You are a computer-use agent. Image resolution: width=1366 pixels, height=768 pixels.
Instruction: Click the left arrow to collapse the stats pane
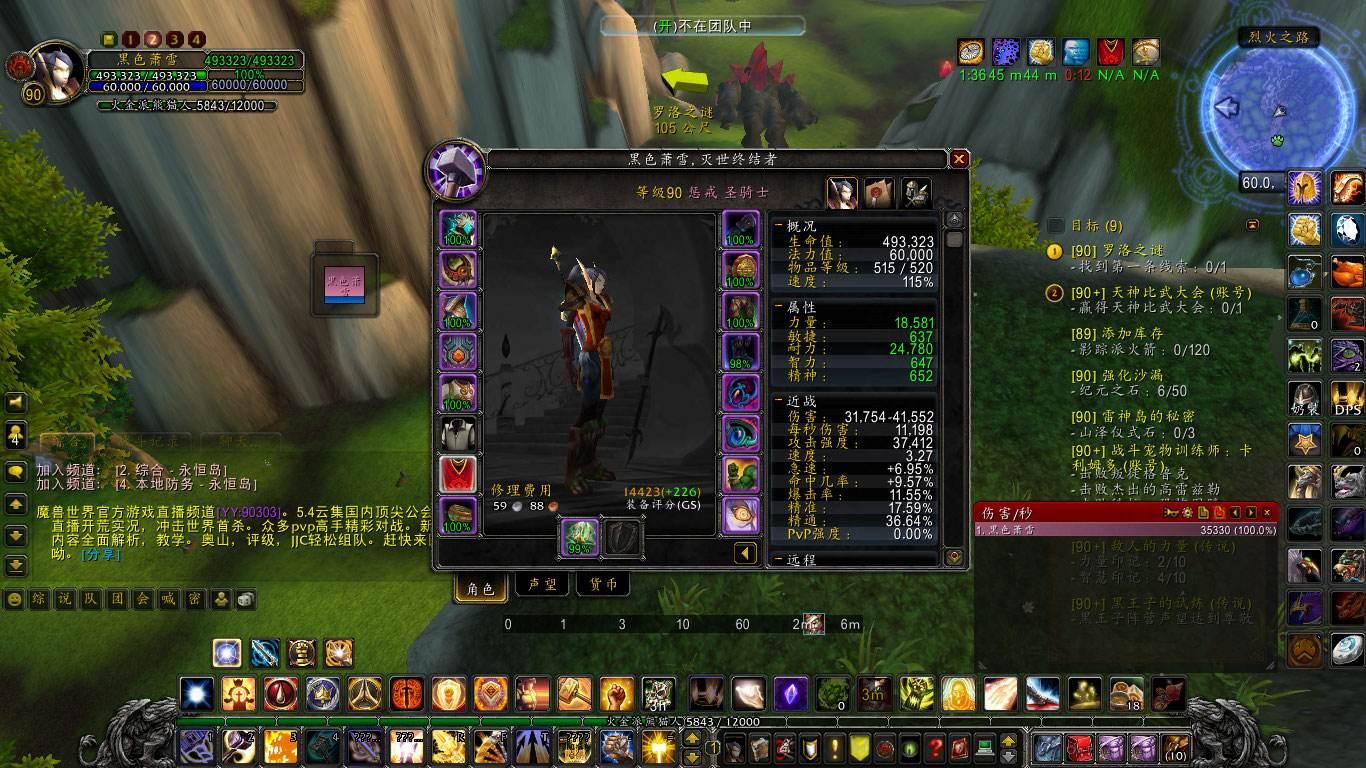(x=744, y=552)
